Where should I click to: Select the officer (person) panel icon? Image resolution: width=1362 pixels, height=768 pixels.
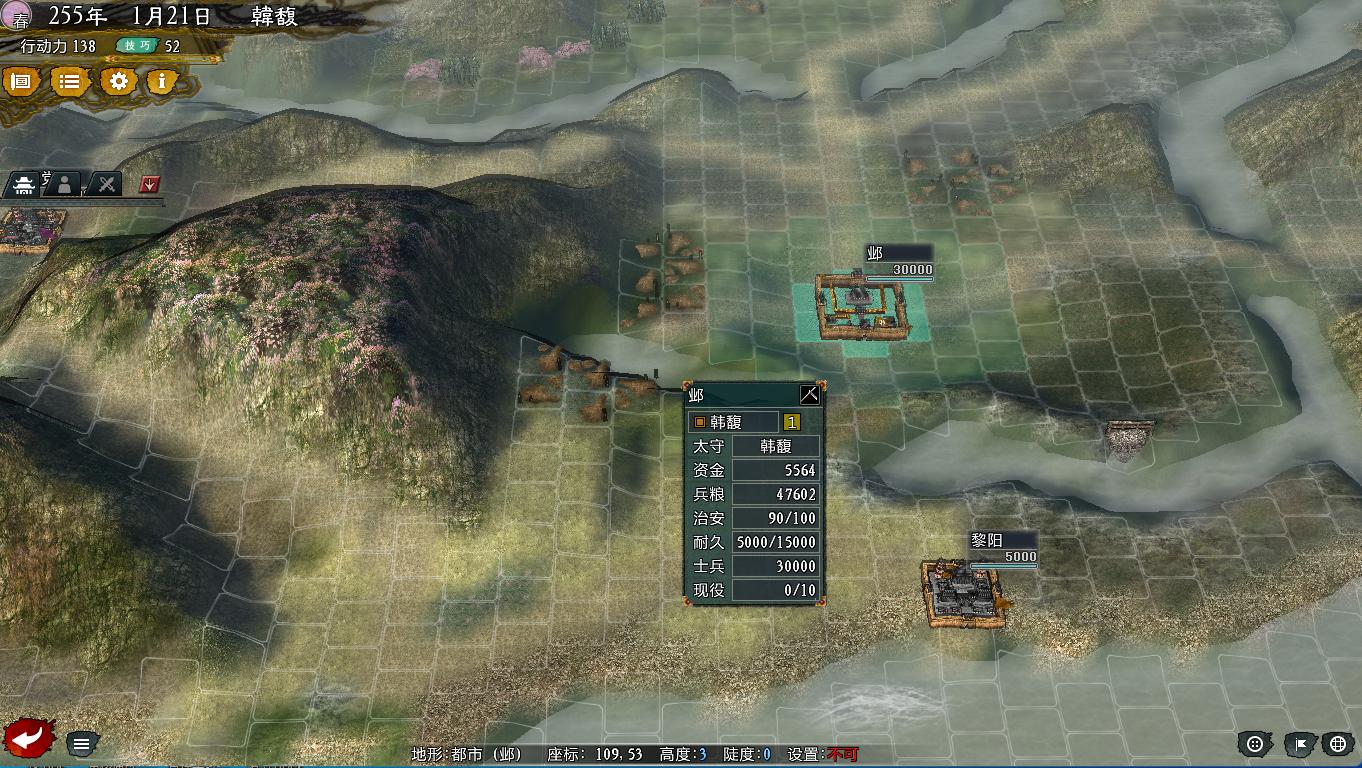(63, 183)
